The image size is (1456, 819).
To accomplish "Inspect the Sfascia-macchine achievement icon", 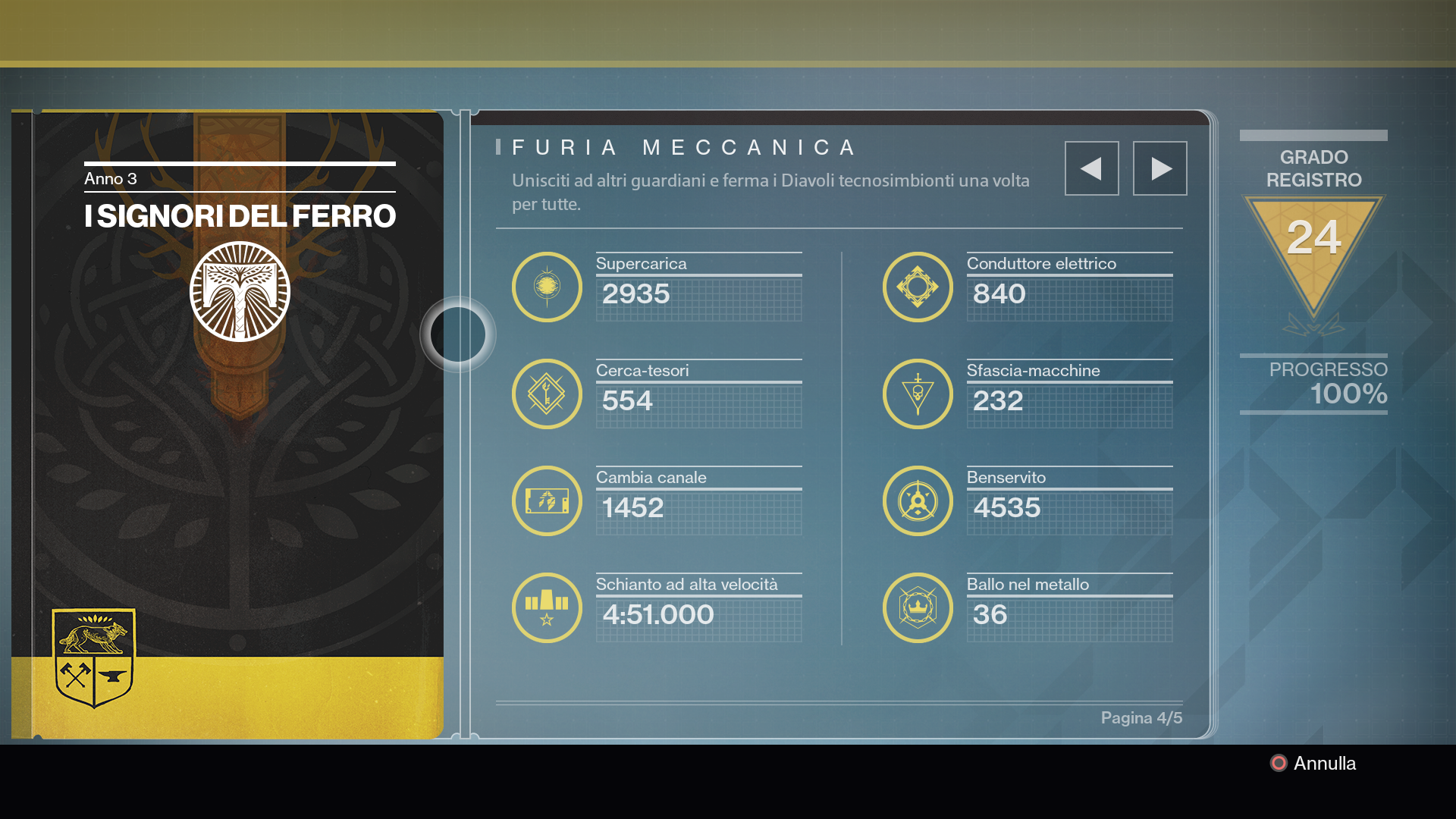I will coord(918,394).
